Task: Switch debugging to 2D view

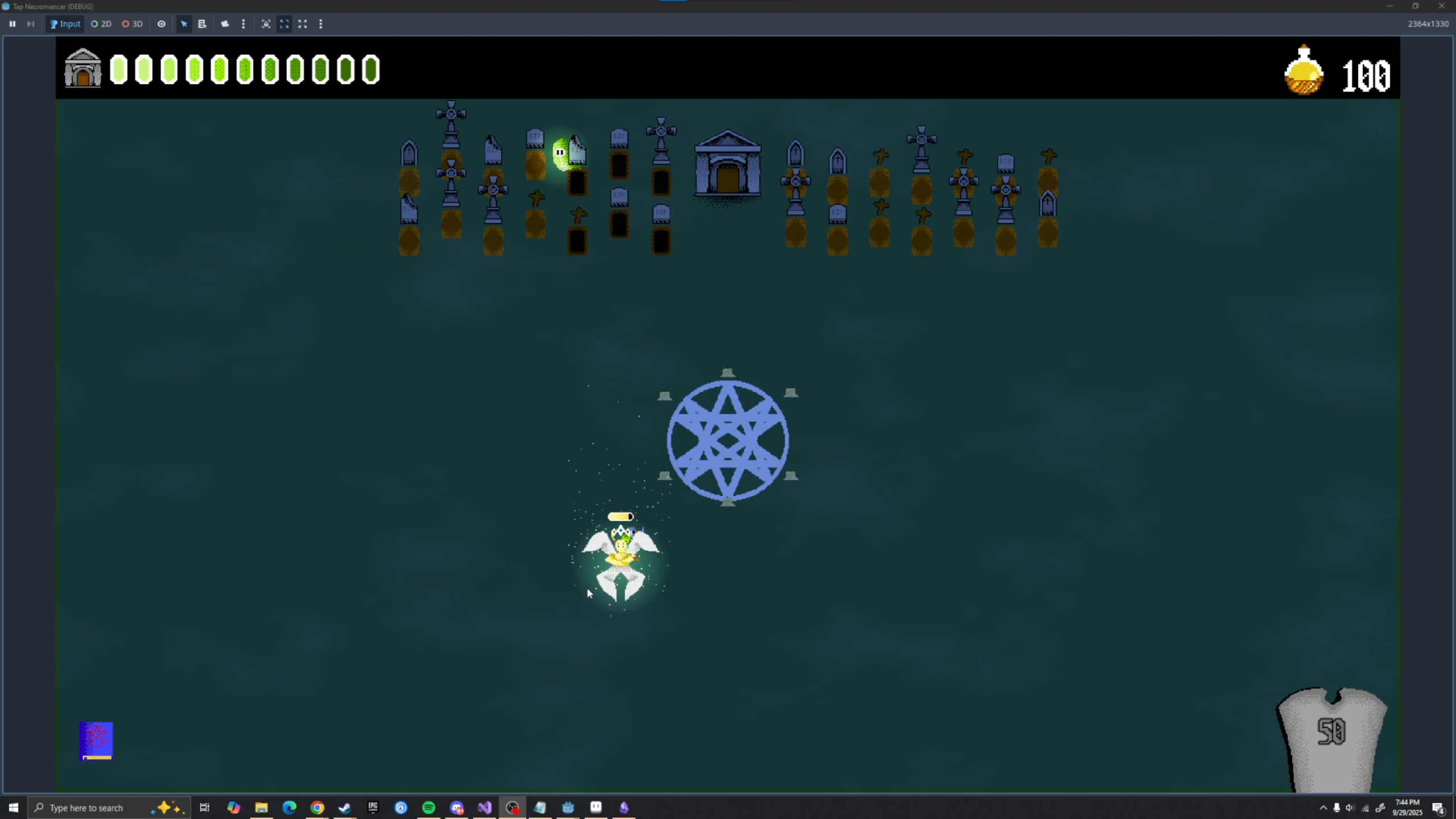Action: 100,24
